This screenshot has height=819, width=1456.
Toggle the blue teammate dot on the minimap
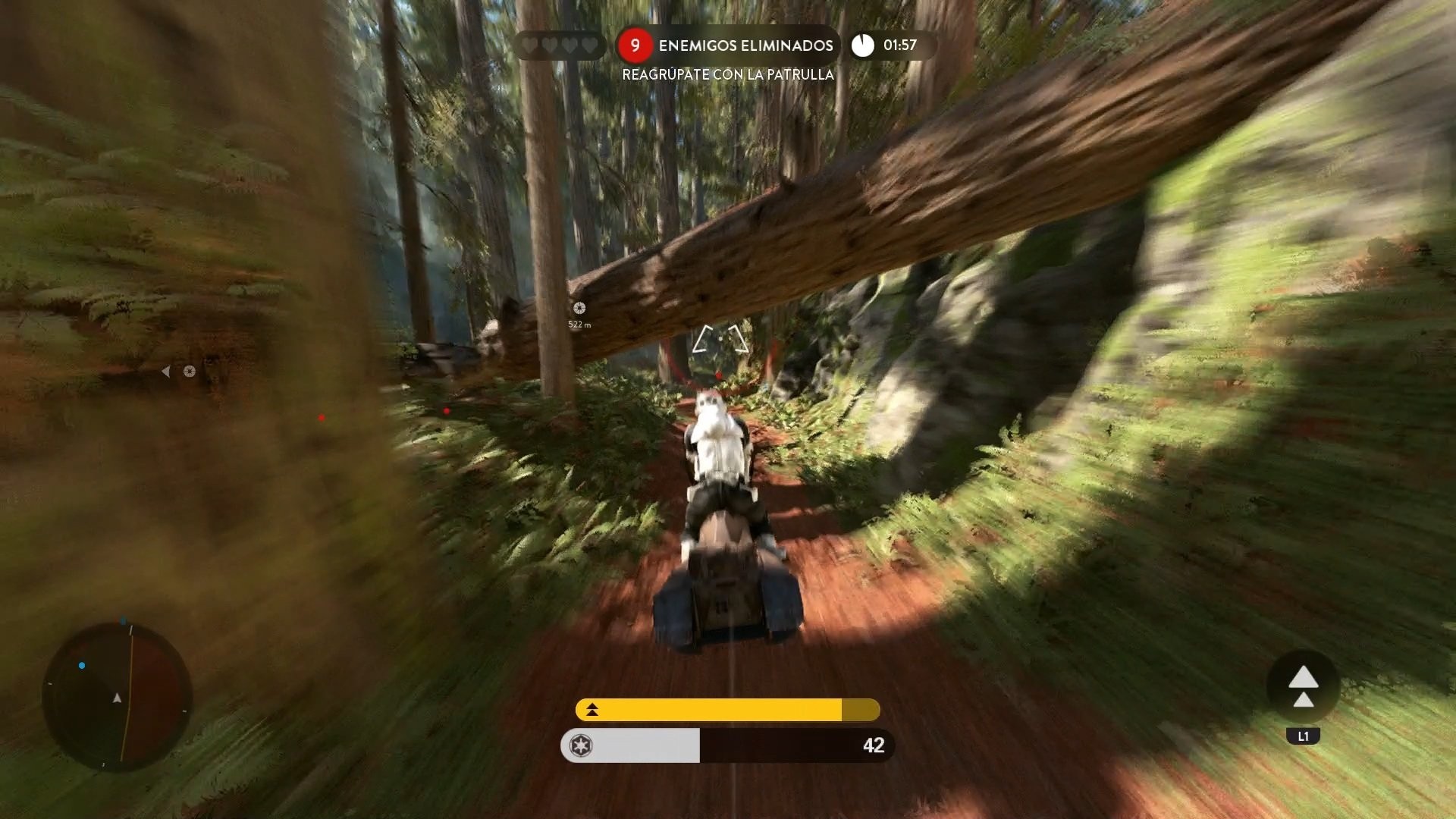click(82, 666)
